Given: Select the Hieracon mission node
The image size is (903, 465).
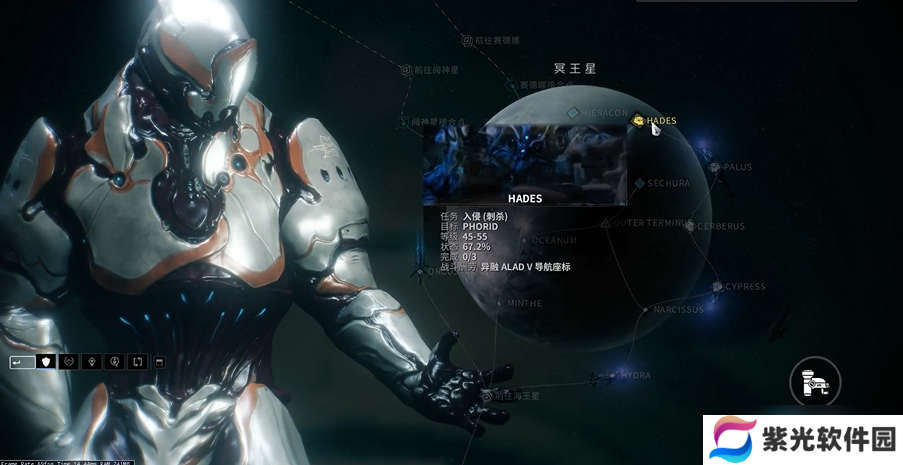Looking at the screenshot, I should (573, 113).
